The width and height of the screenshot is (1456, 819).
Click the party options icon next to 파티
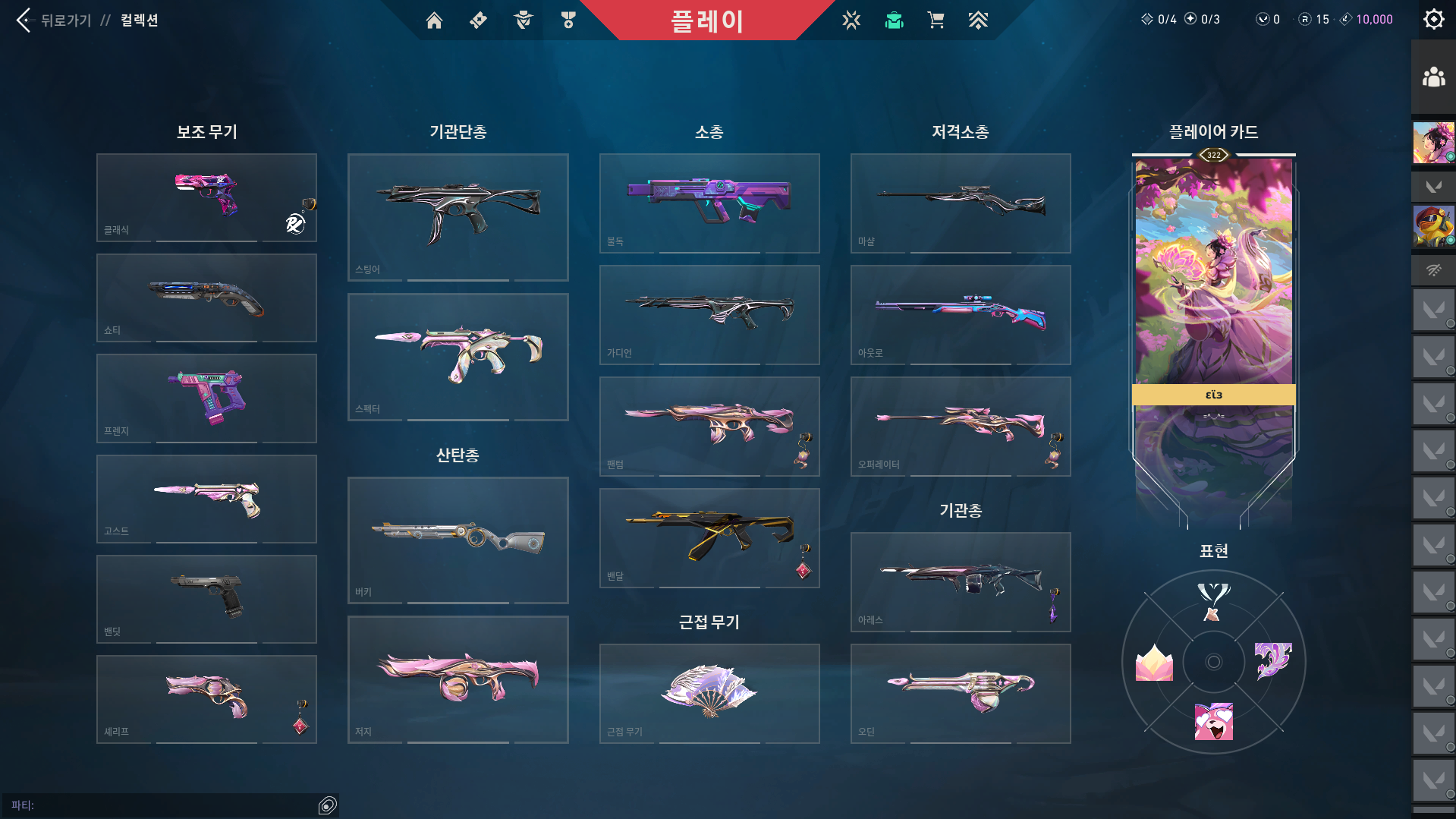pyautogui.click(x=328, y=804)
